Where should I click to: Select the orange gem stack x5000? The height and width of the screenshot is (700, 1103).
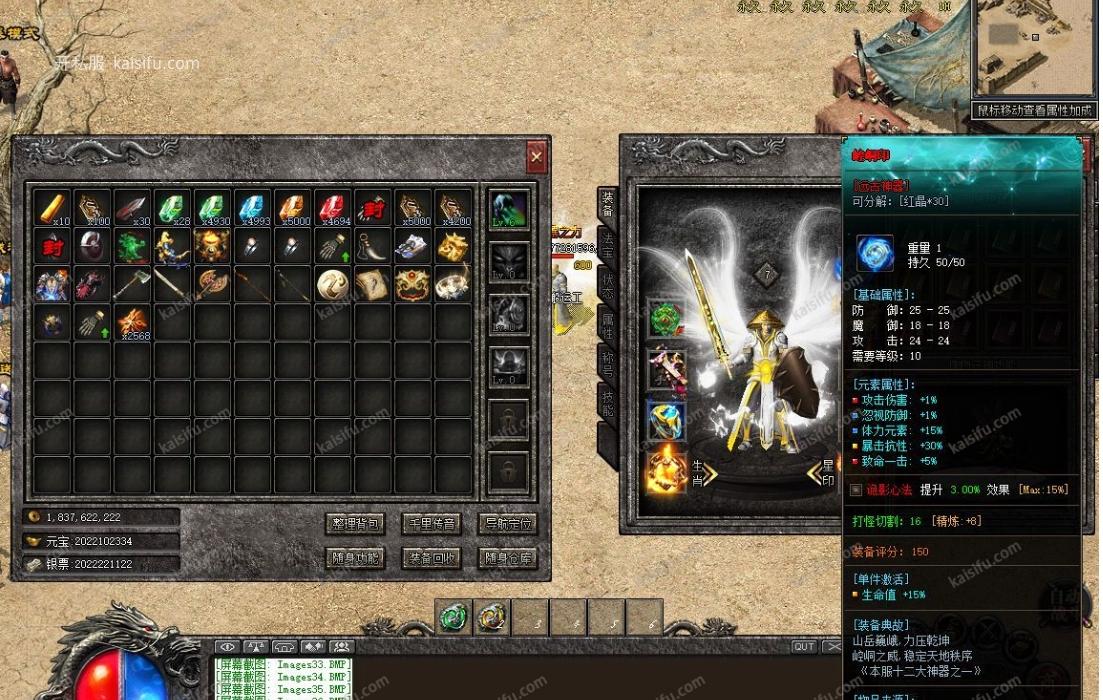[x=293, y=208]
